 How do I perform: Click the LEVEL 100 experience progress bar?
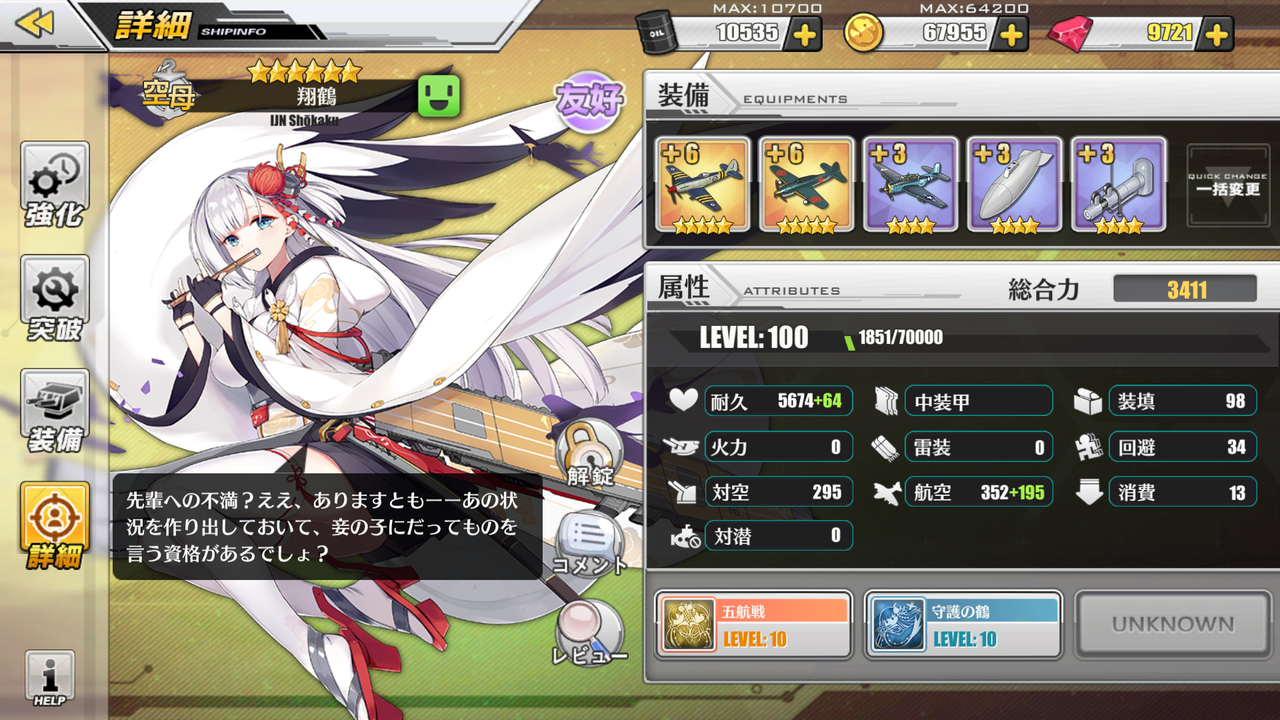click(x=950, y=340)
